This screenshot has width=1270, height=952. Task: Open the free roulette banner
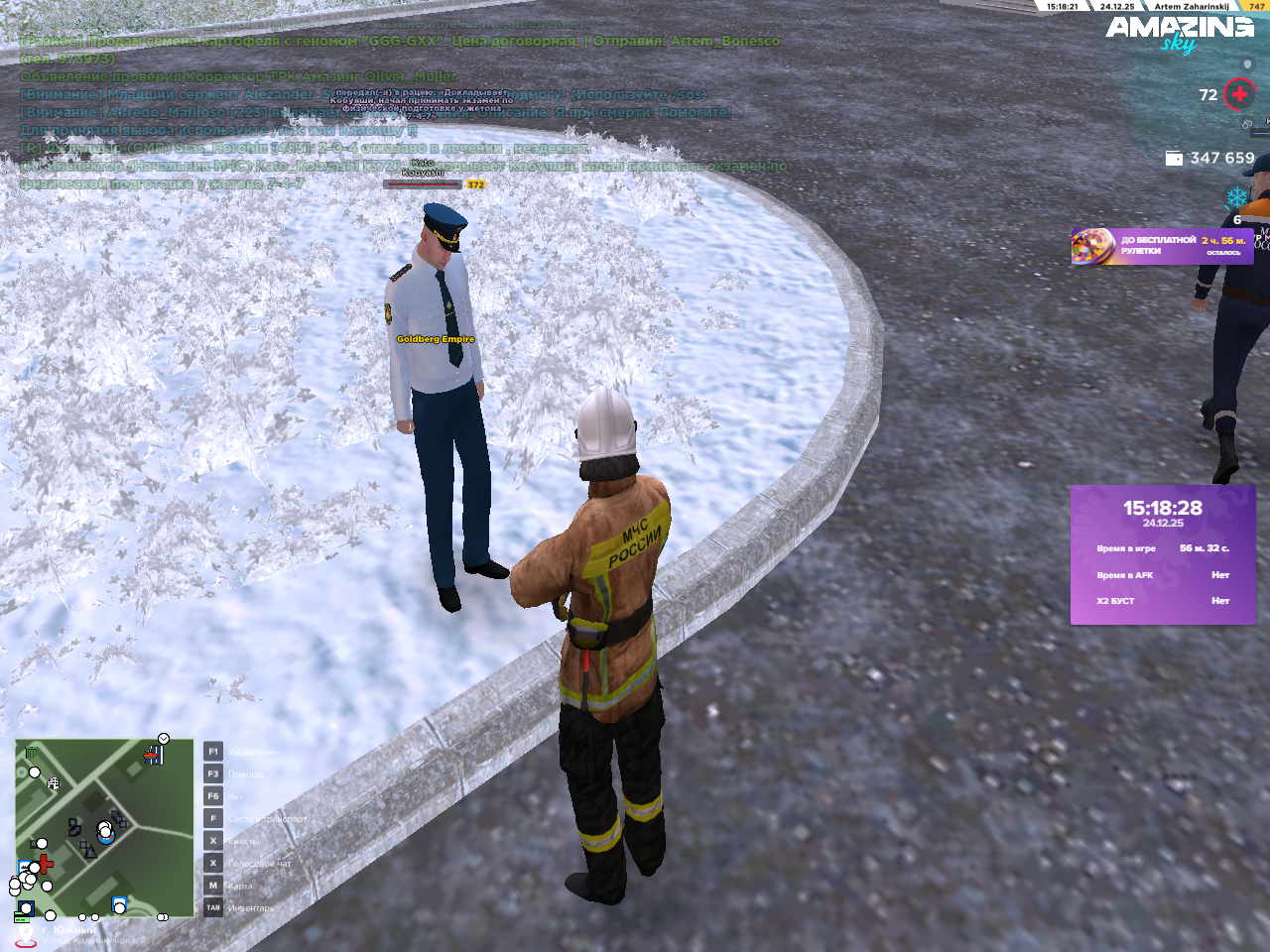(x=1161, y=246)
